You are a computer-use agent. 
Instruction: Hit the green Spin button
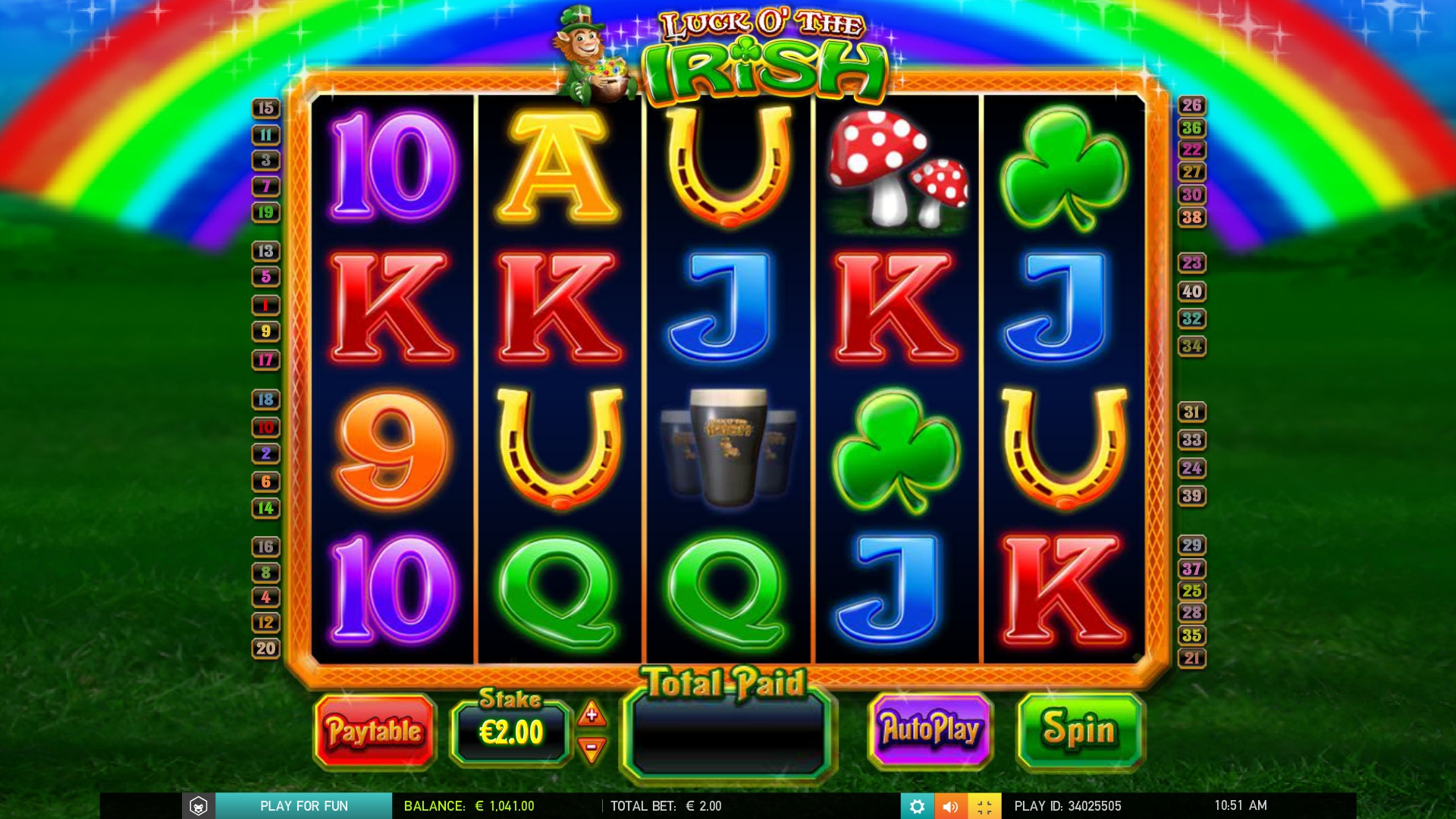tap(1080, 730)
